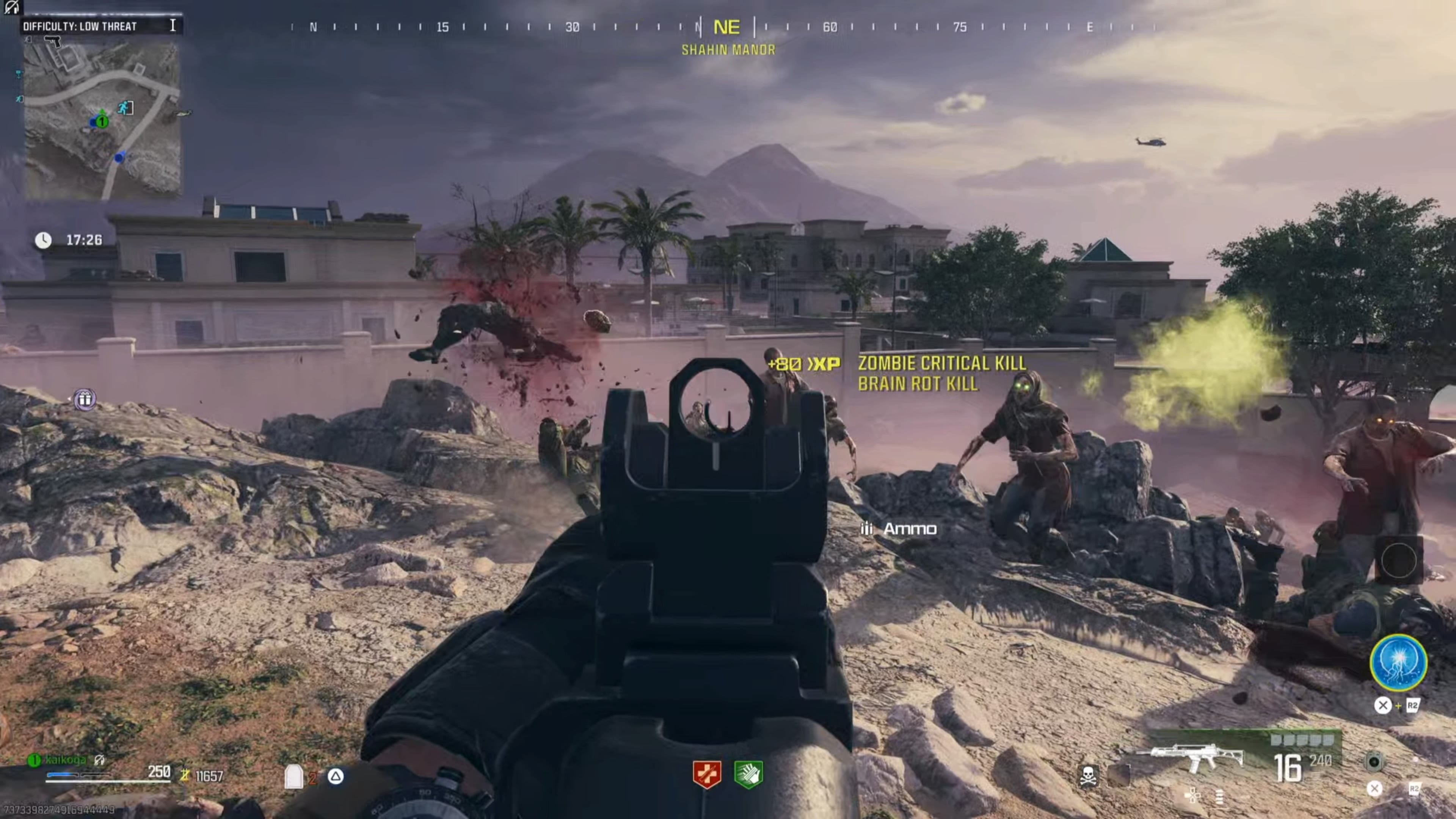The height and width of the screenshot is (819, 1456).
Task: Toggle the X button prompt near field upgrade
Action: pos(1383,705)
